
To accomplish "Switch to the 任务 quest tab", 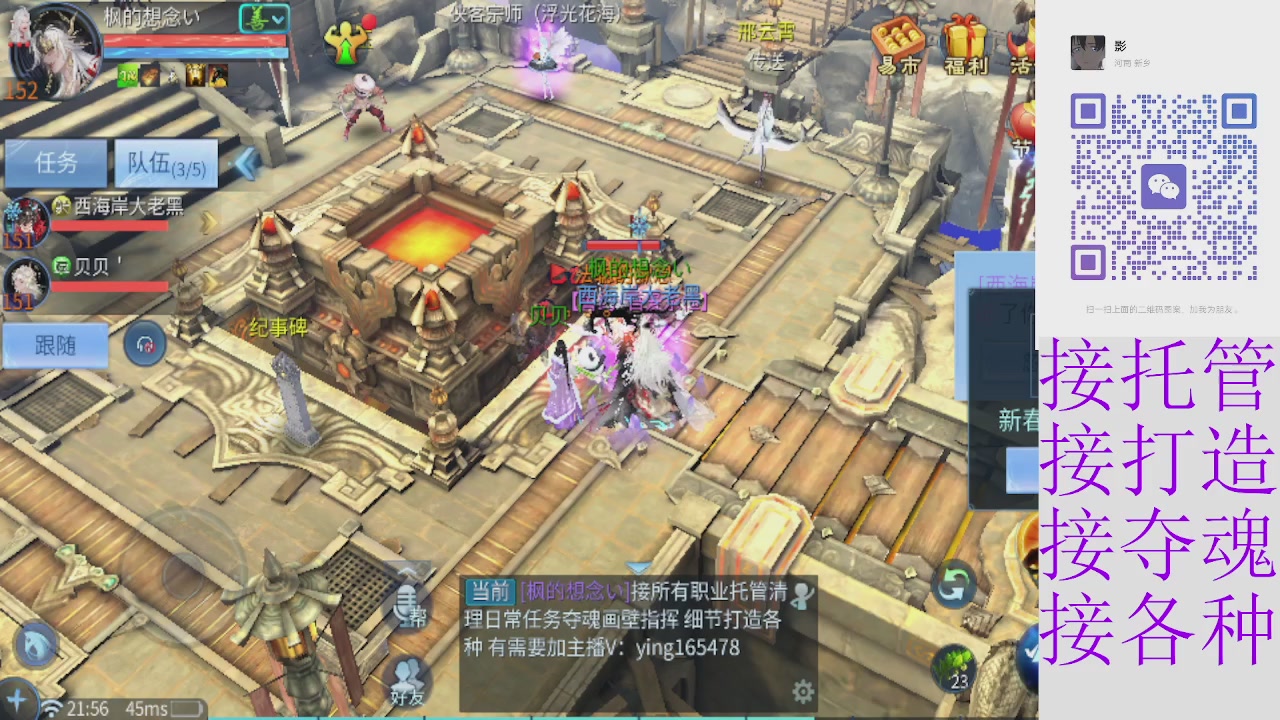I will coord(56,163).
